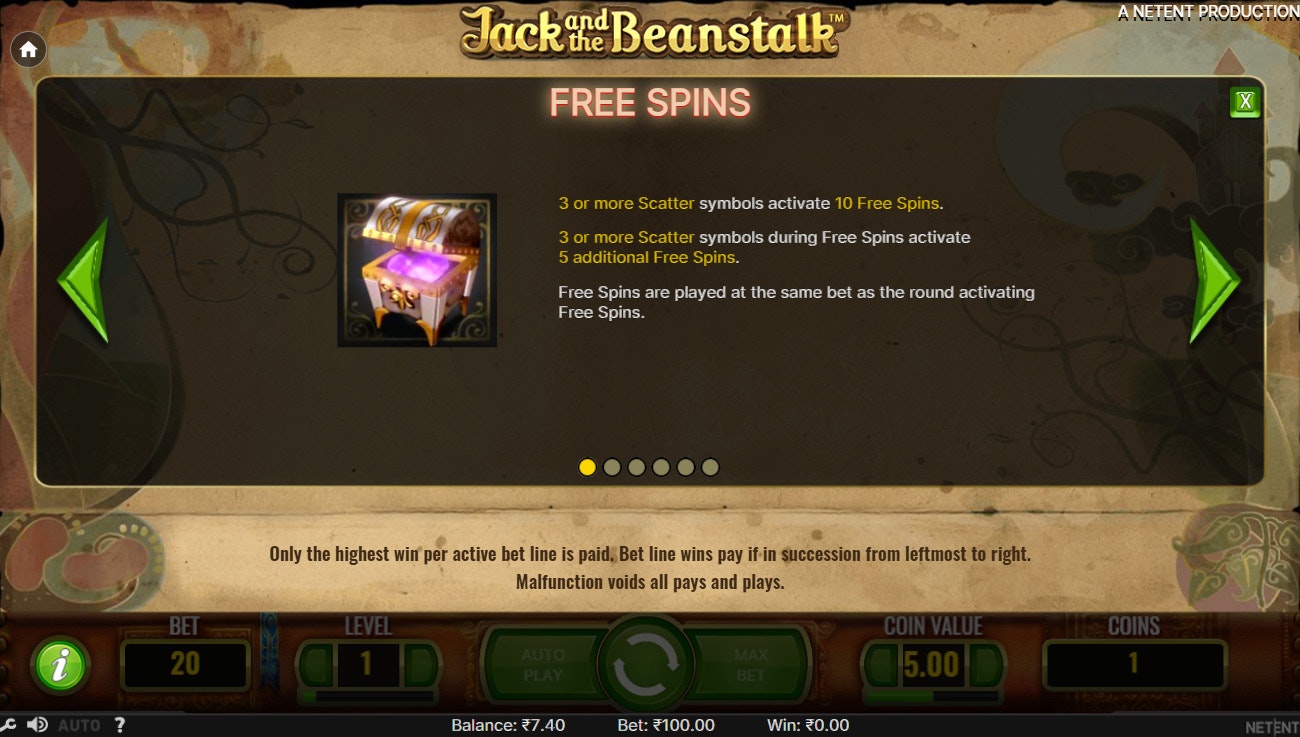The image size is (1300, 737).
Task: Click the highlighted first pagination dot
Action: (587, 466)
